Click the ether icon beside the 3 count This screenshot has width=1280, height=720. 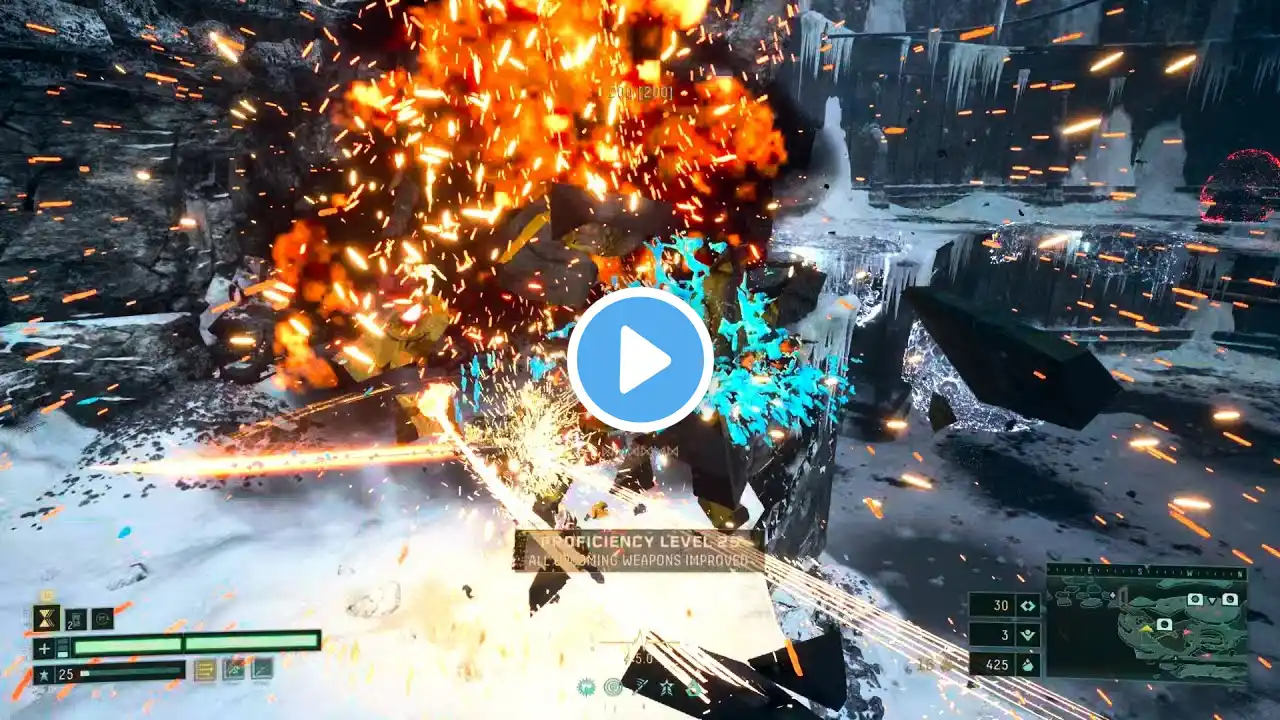1027,635
